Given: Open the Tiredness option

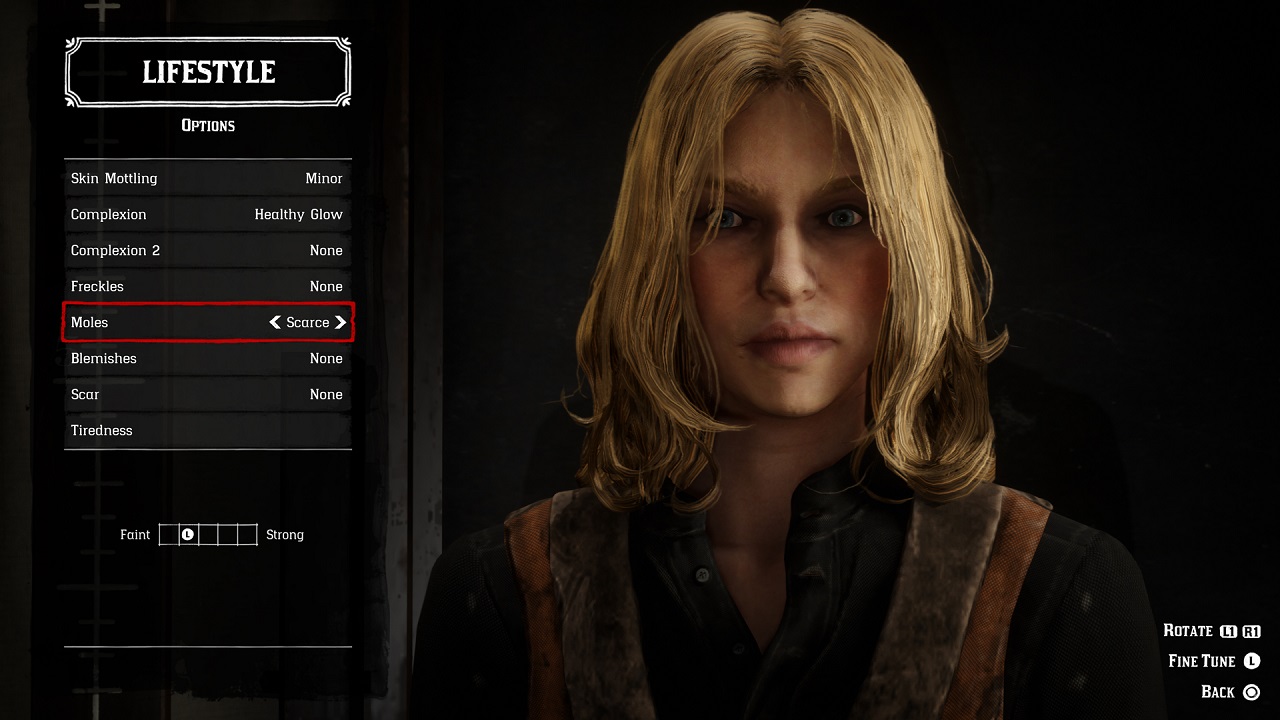Looking at the screenshot, I should click(207, 430).
